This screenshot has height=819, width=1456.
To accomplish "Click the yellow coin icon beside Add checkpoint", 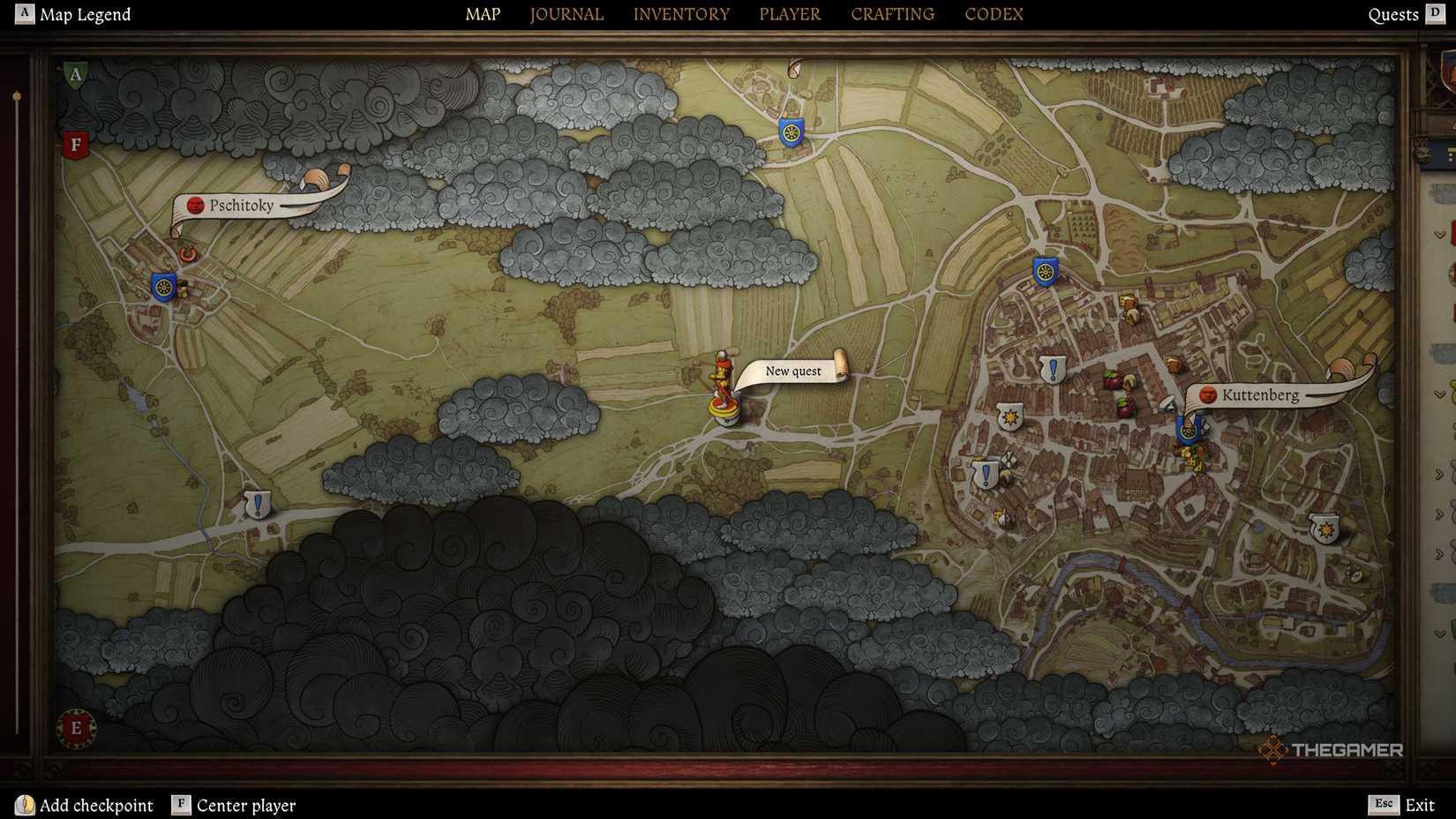I will 26,805.
